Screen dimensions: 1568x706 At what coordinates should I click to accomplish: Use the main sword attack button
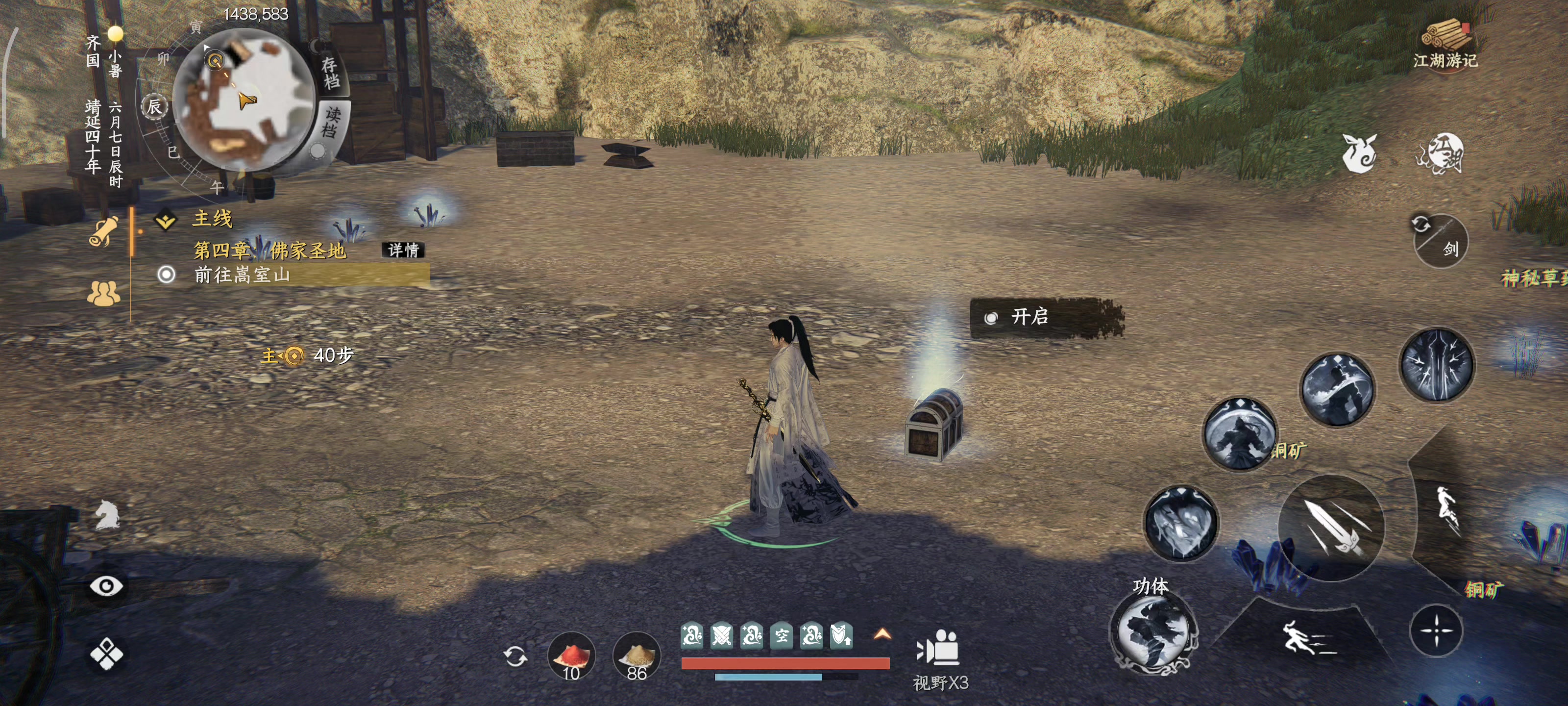pyautogui.click(x=1331, y=528)
